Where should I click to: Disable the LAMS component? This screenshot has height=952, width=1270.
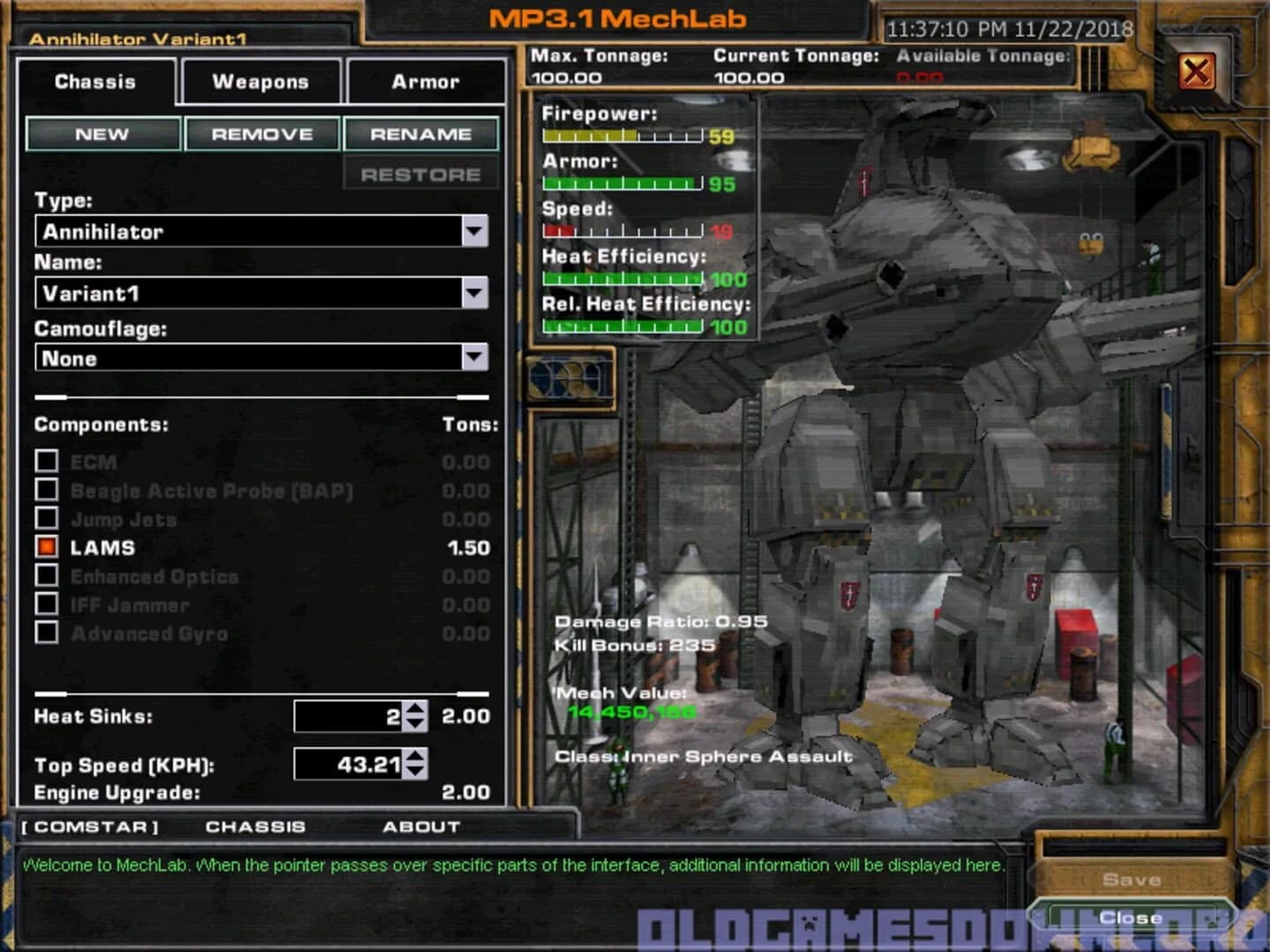pyautogui.click(x=48, y=547)
